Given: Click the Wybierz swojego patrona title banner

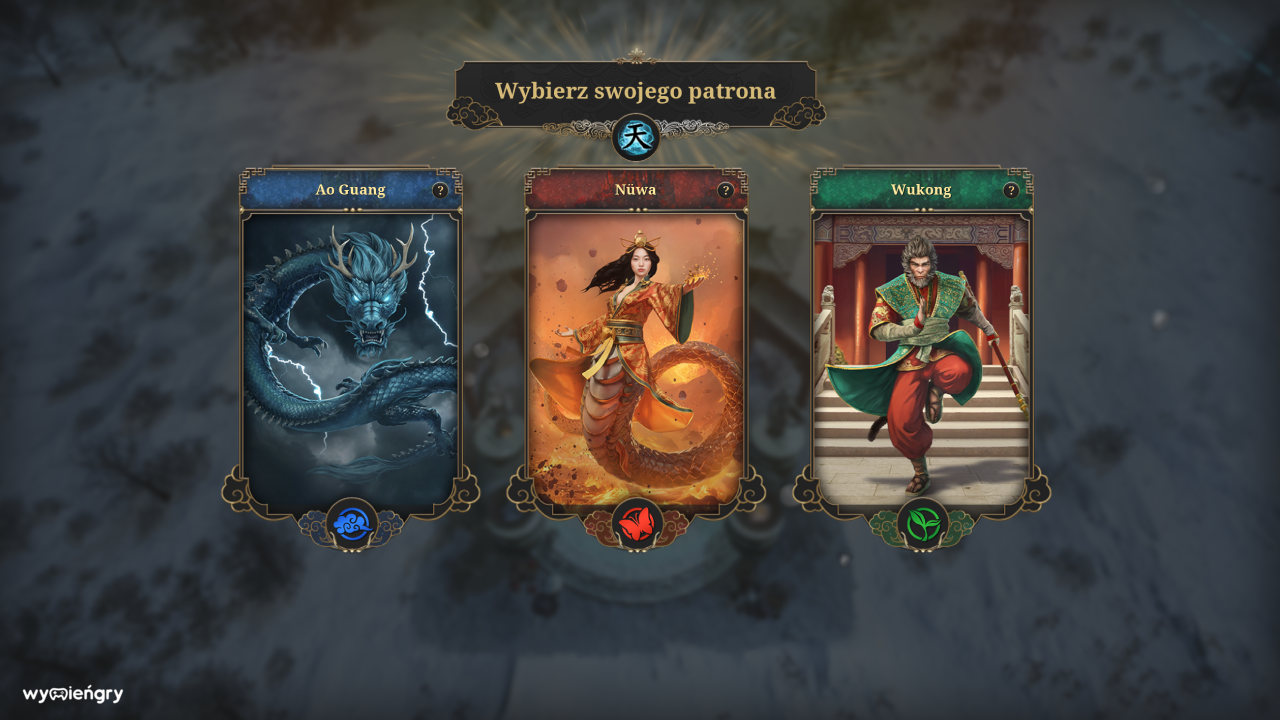Looking at the screenshot, I should click(x=637, y=89).
